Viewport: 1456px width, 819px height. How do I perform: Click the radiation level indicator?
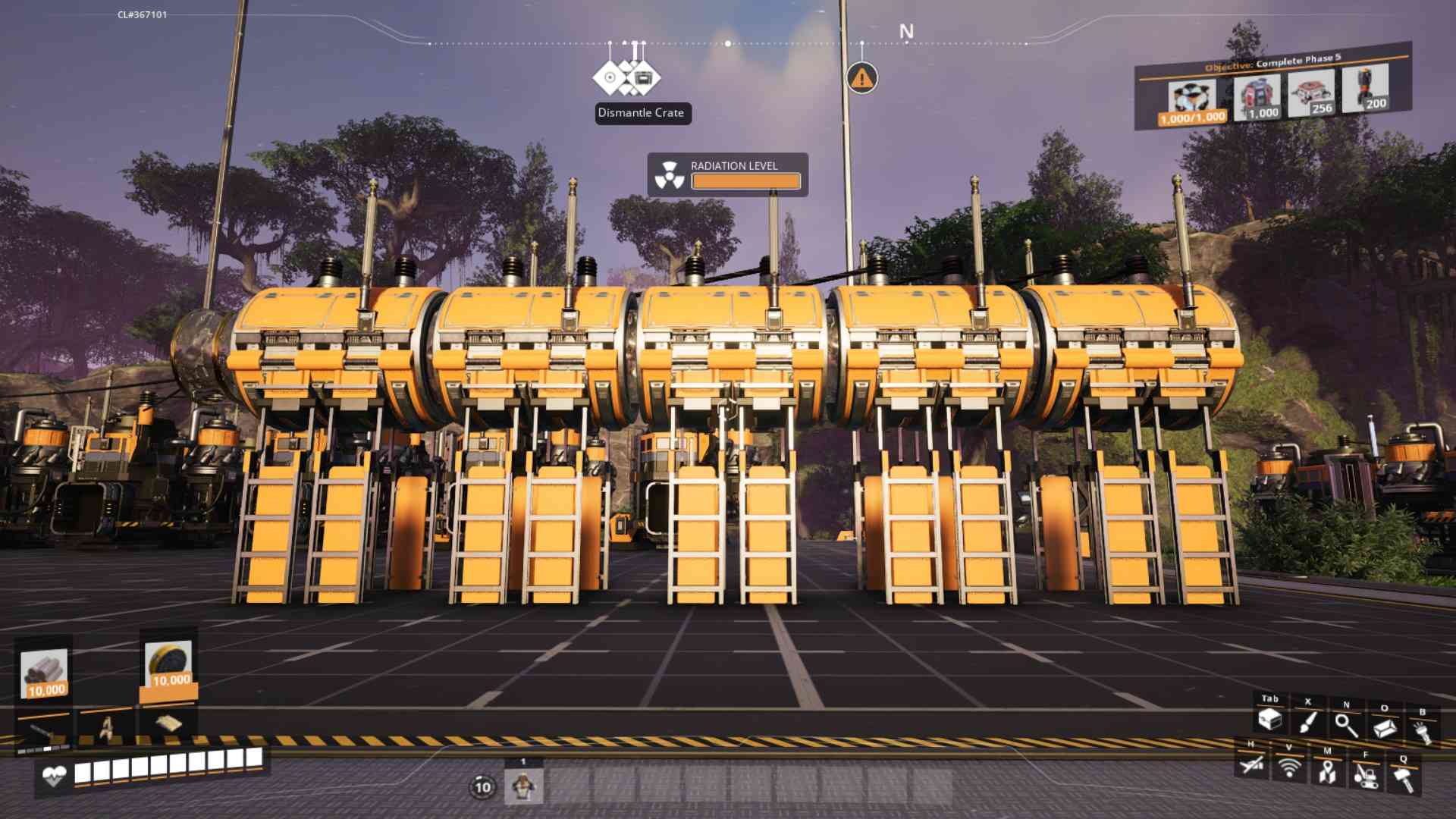pos(727,174)
